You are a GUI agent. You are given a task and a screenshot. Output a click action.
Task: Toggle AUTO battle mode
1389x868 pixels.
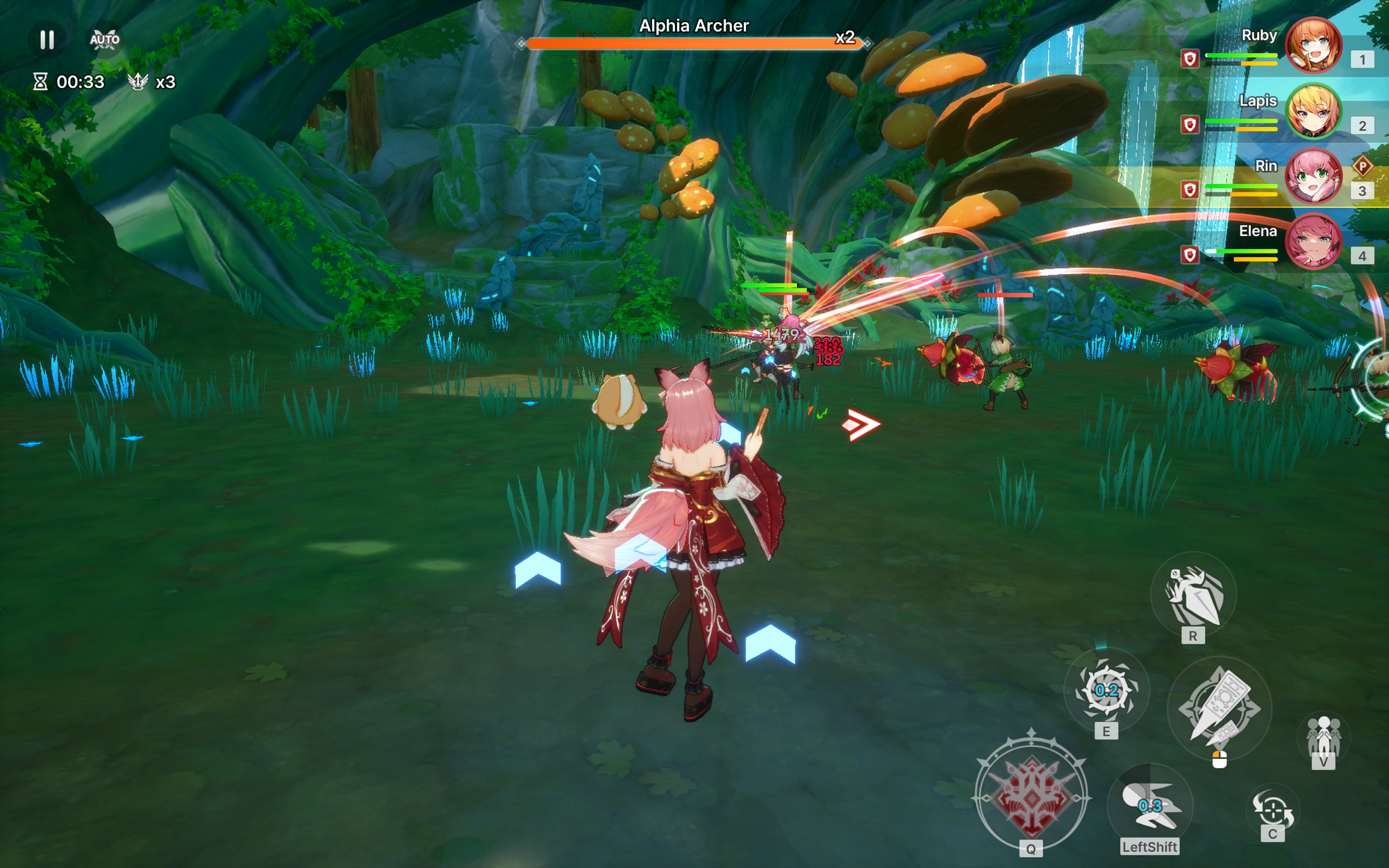click(x=104, y=40)
